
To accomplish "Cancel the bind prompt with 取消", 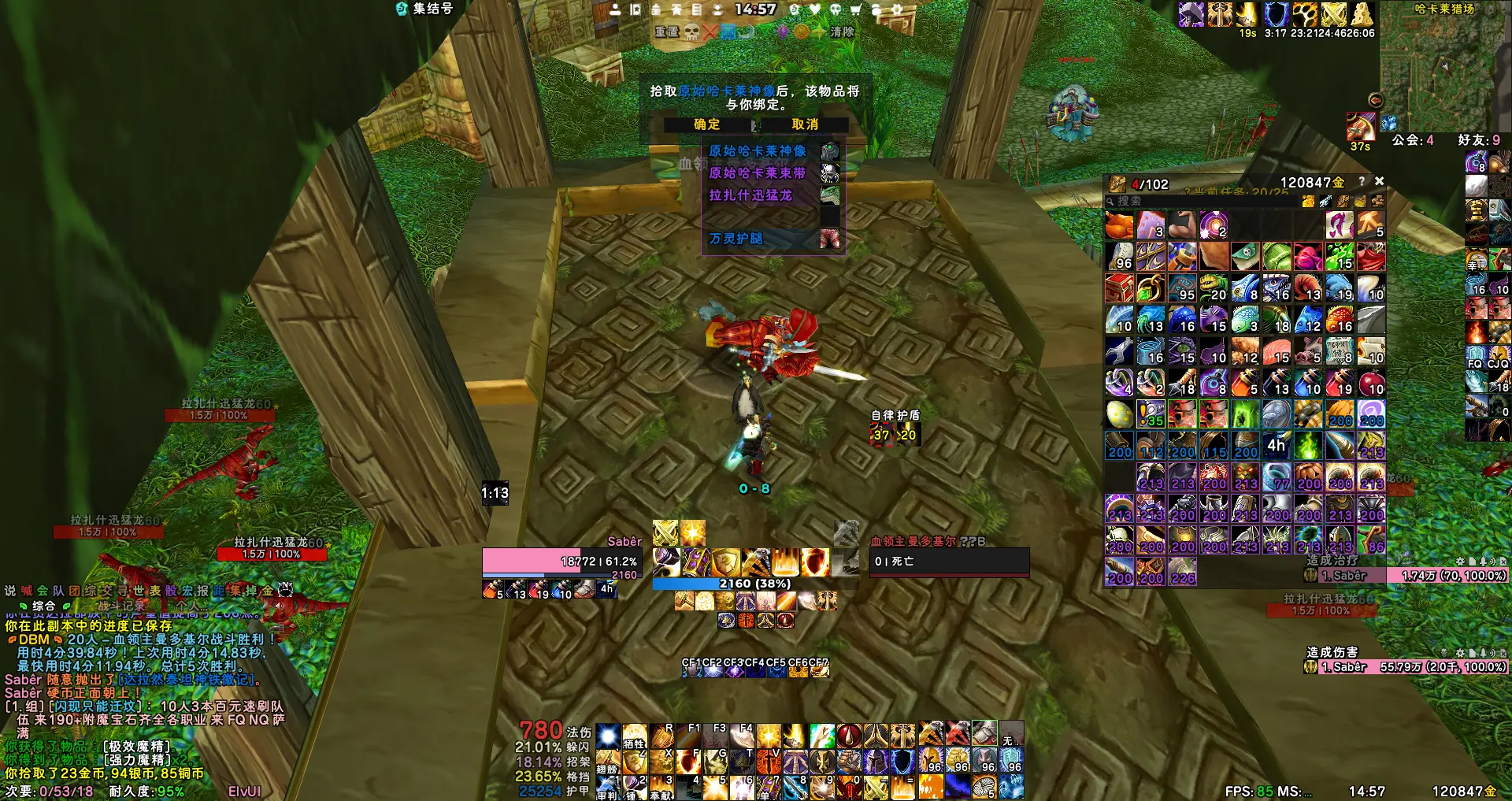I will coord(804,124).
